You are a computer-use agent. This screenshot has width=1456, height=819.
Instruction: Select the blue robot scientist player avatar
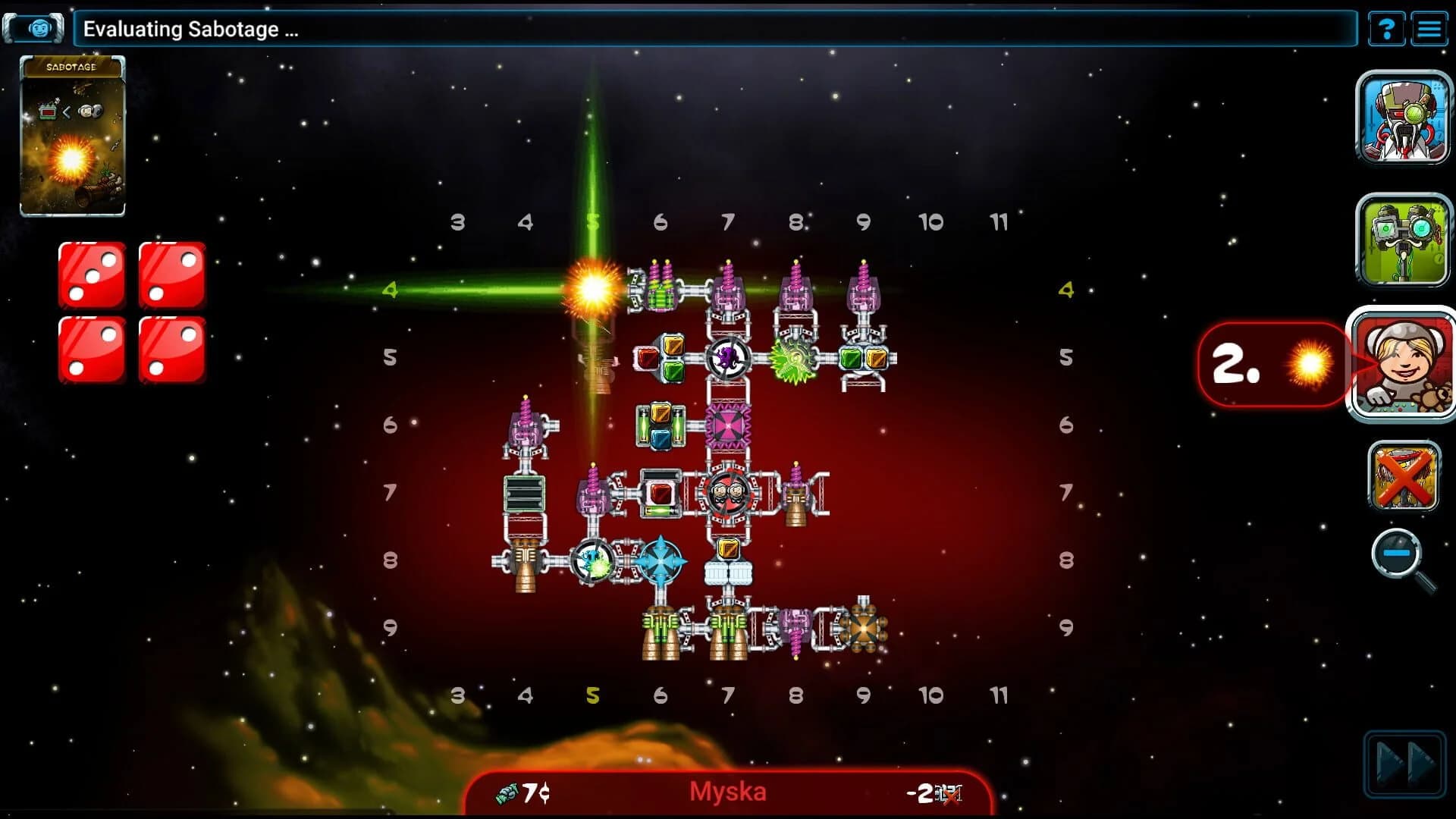click(x=1404, y=118)
